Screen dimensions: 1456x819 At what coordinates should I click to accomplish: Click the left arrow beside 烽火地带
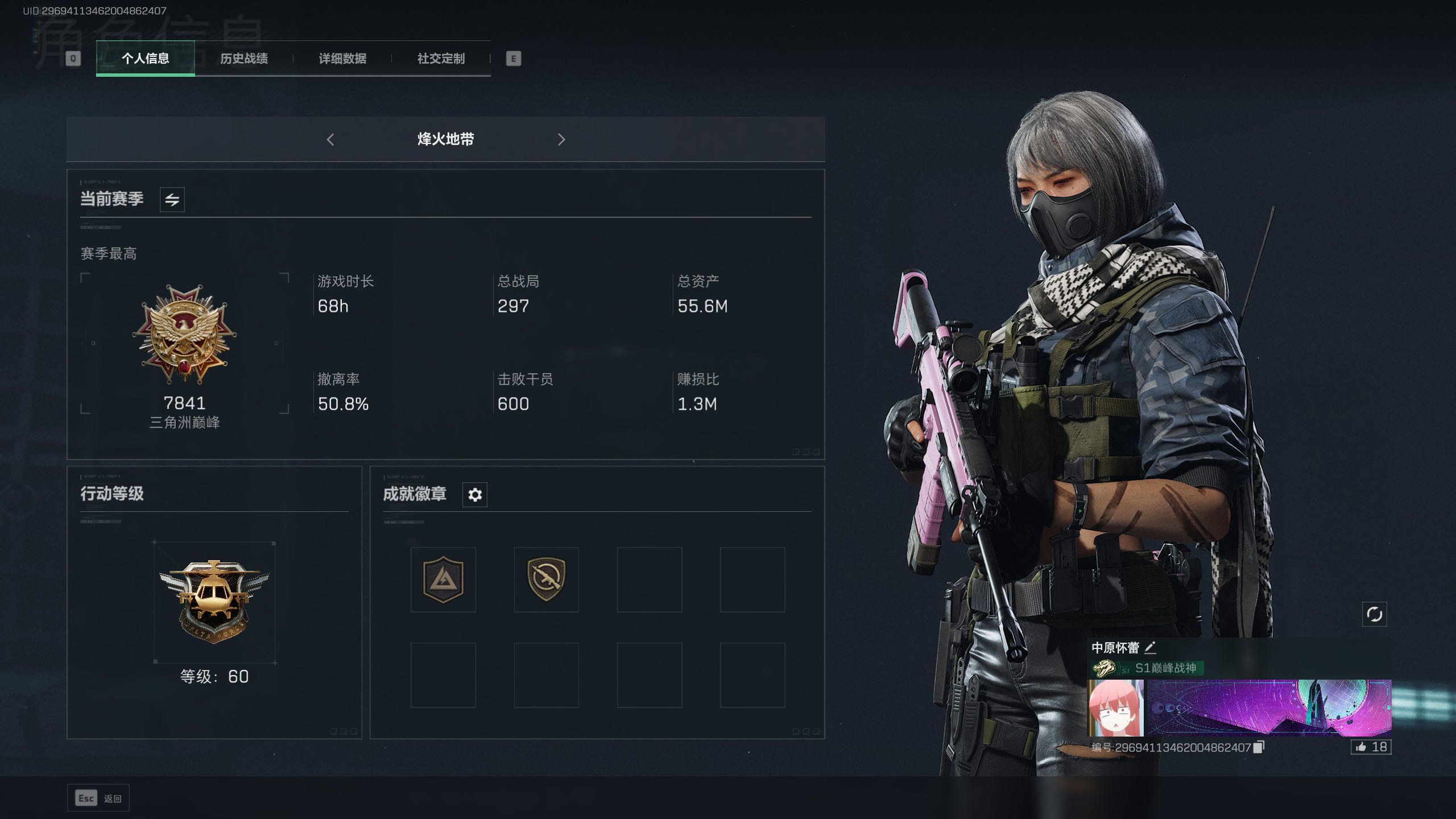(x=330, y=139)
